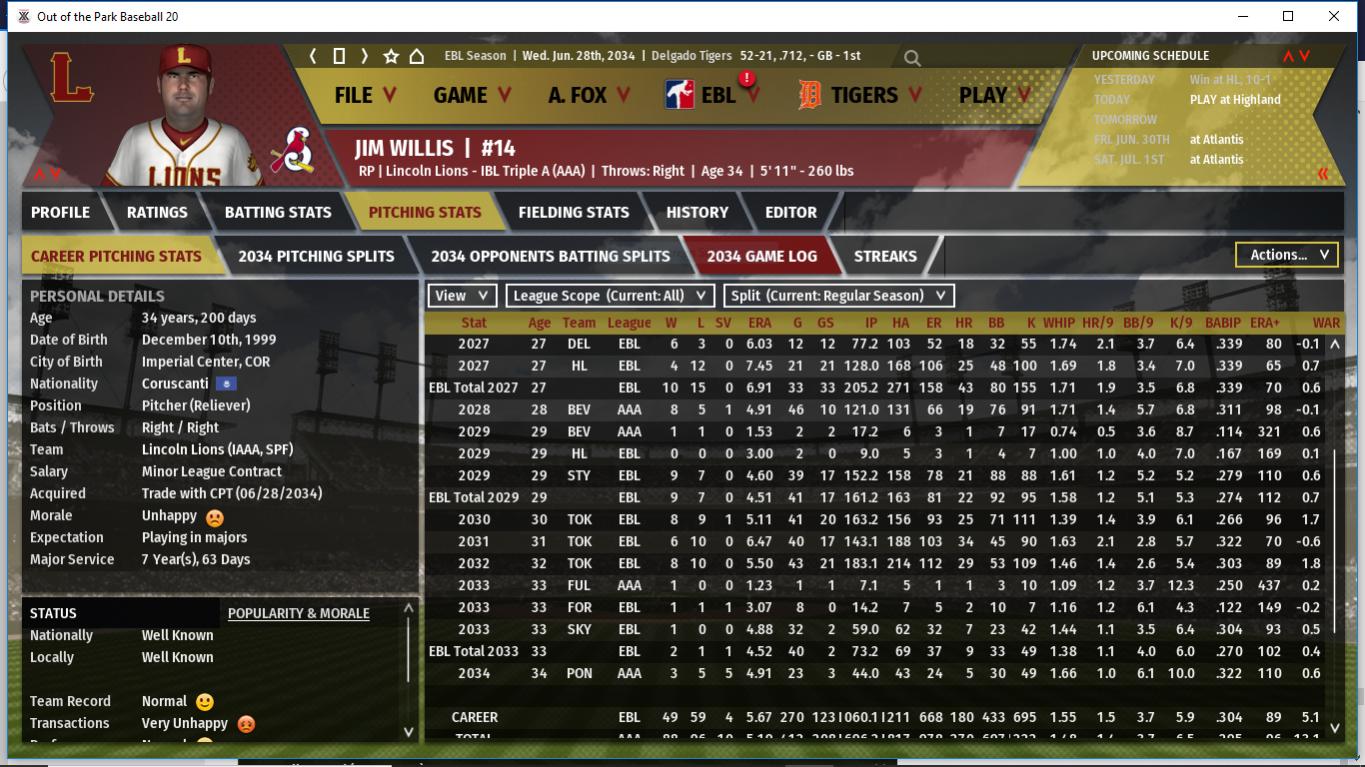1365x767 pixels.
Task: Switch to the RATINGS tab
Action: tap(157, 212)
